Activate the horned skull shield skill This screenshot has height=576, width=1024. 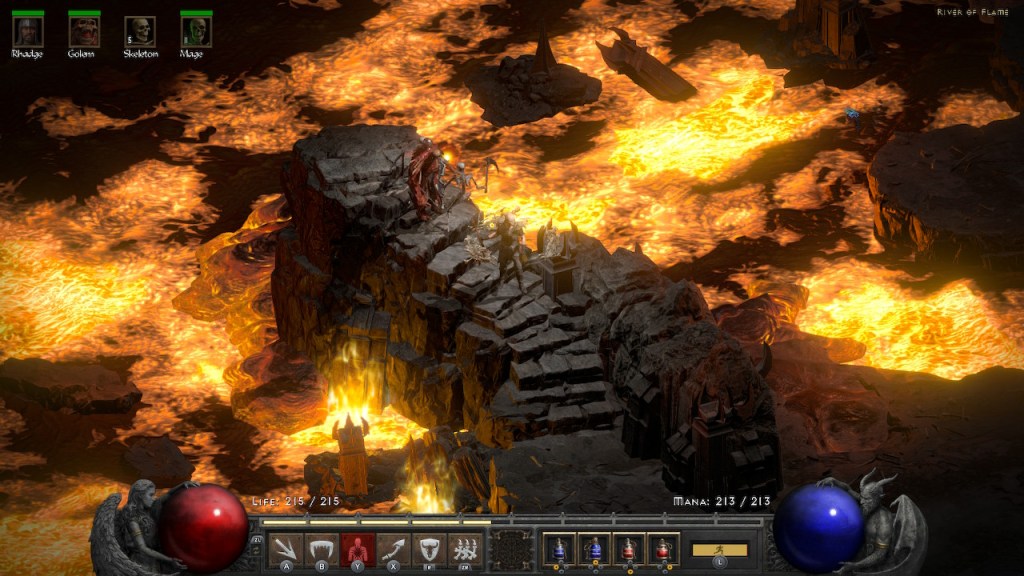click(428, 549)
